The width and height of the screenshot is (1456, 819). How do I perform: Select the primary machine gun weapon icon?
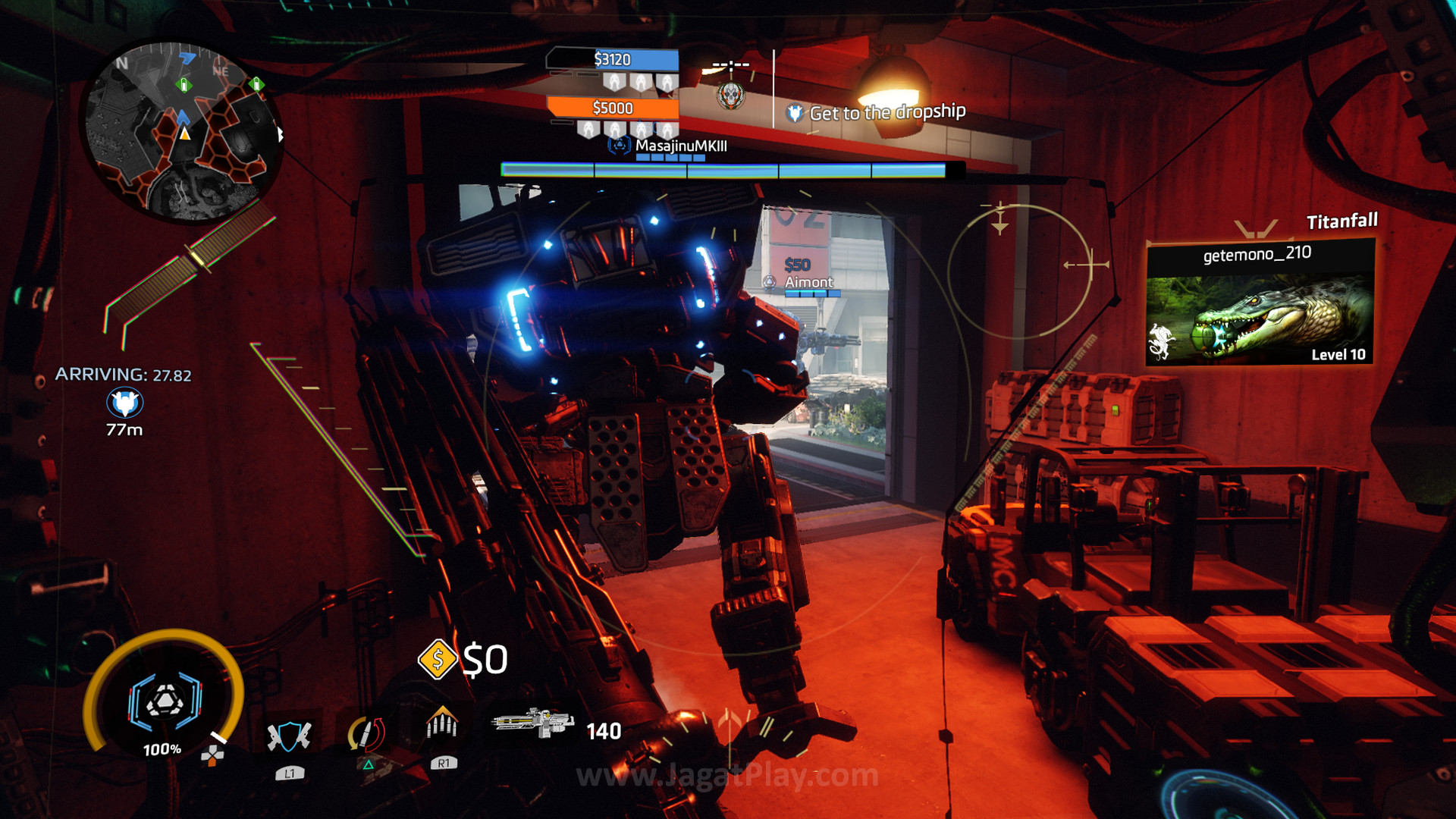tap(534, 722)
